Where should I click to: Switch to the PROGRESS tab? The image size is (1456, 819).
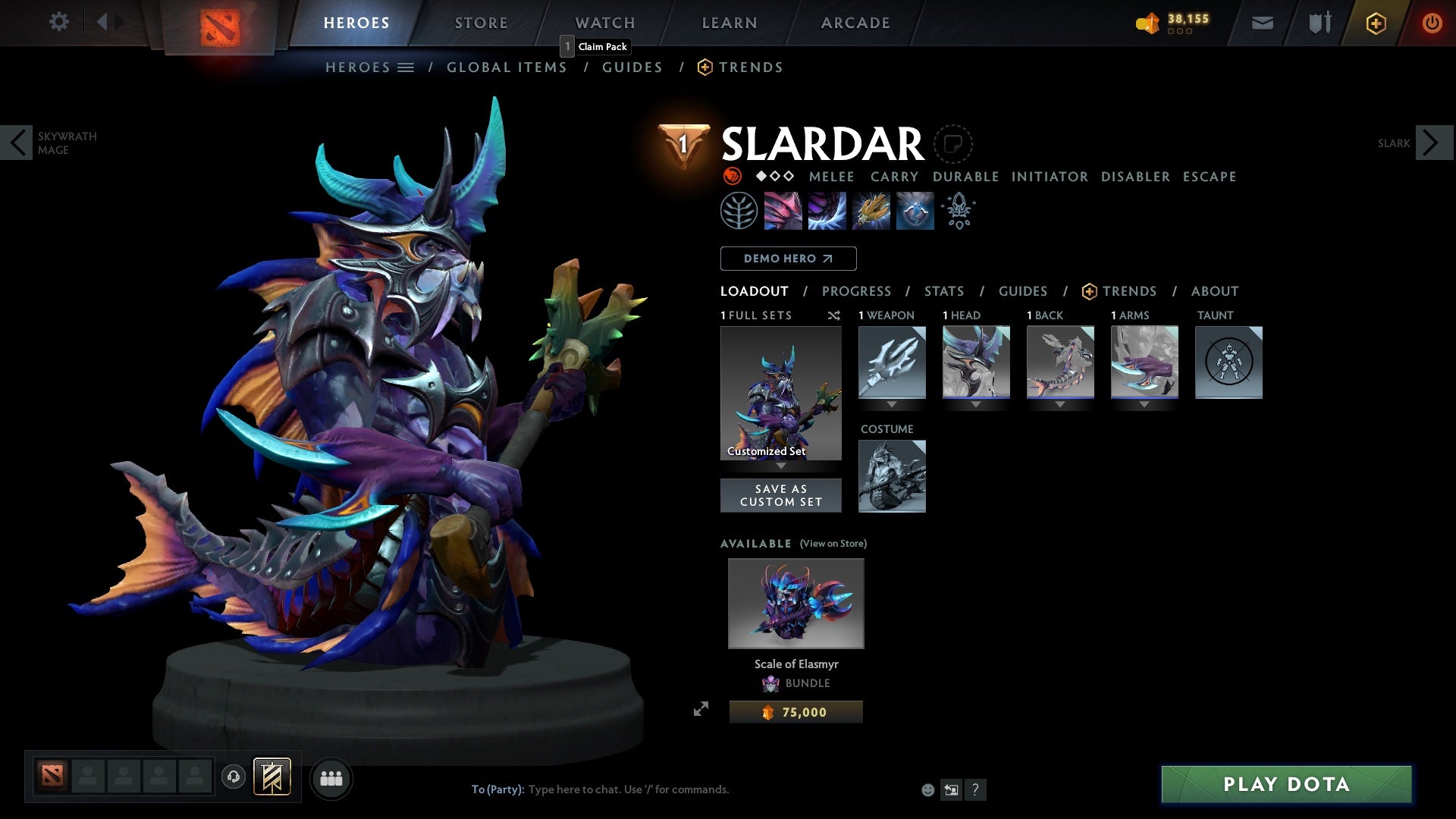(857, 291)
